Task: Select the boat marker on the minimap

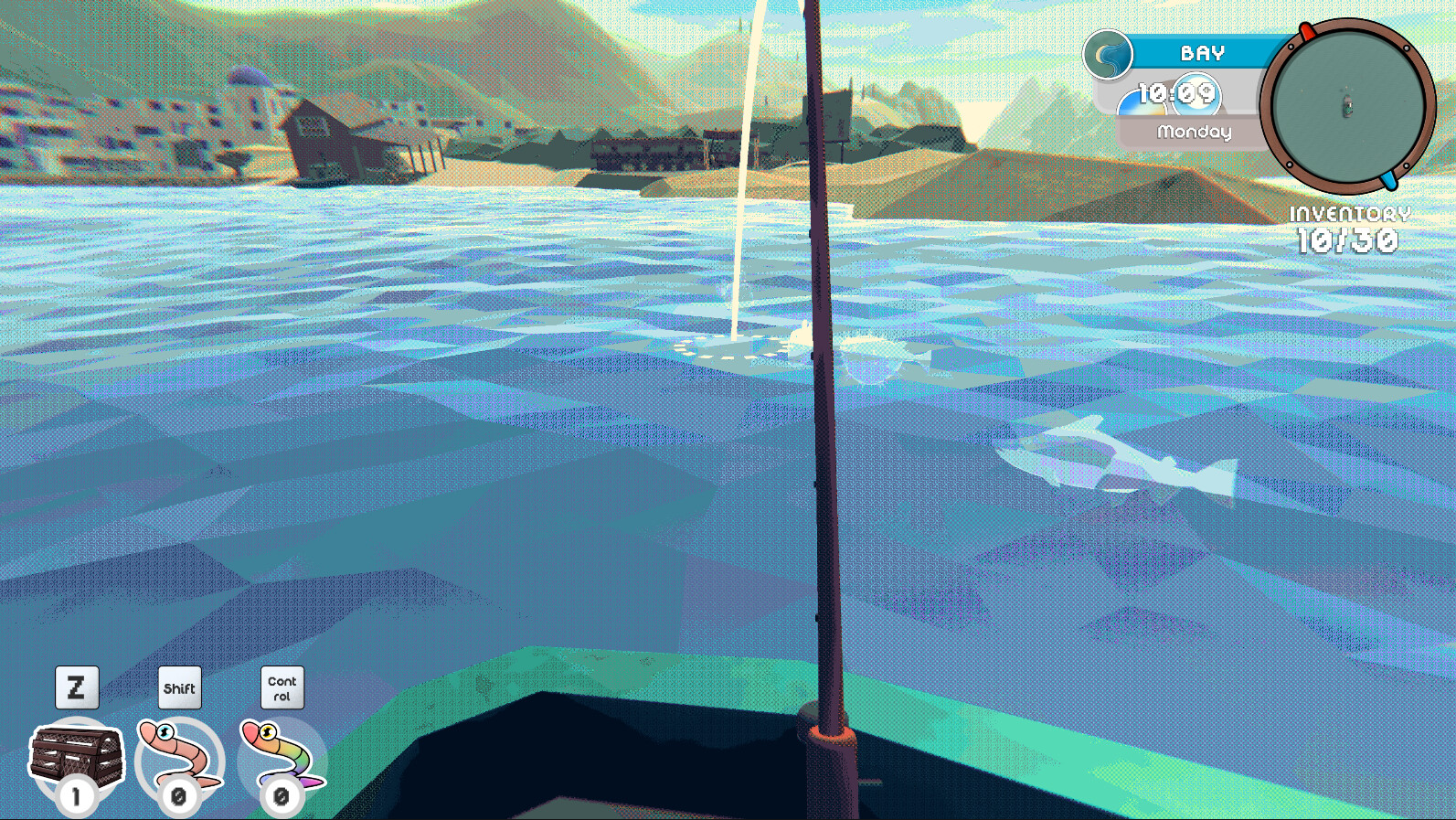Action: [x=1348, y=105]
